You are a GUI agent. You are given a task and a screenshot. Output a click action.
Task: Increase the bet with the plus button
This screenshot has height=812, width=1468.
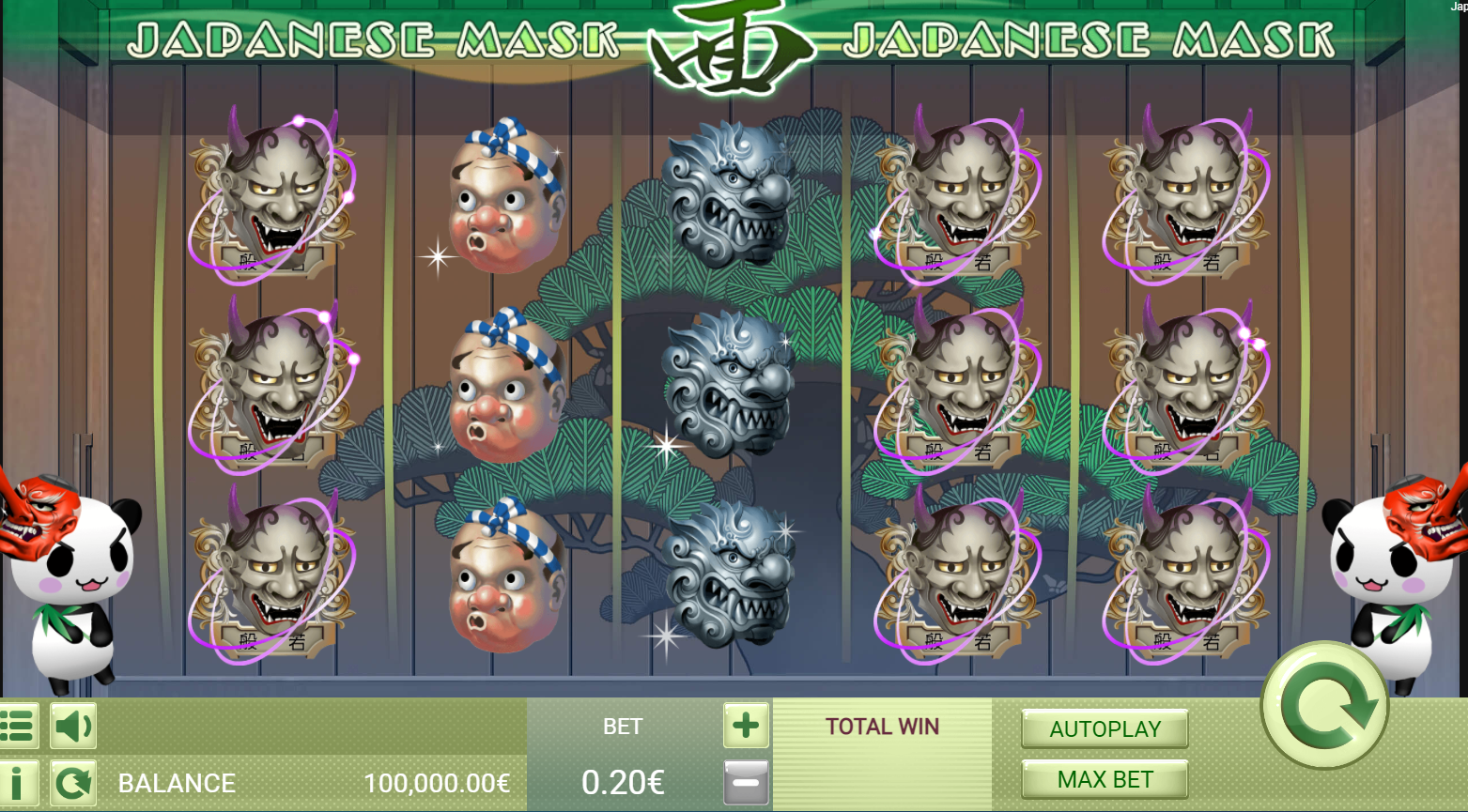(x=746, y=726)
